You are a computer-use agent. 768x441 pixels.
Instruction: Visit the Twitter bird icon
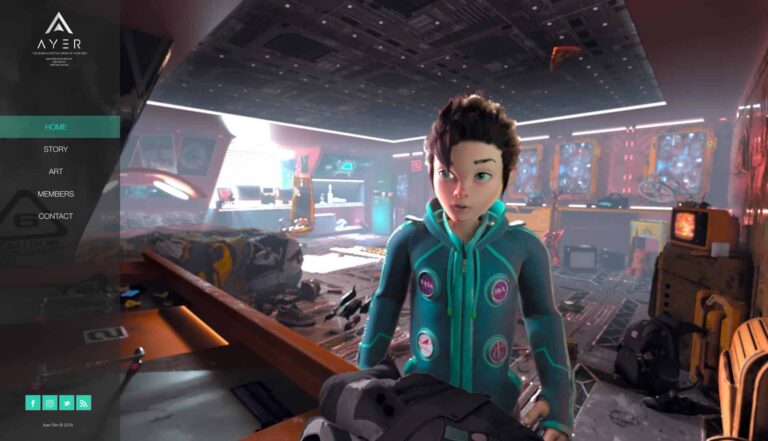[67, 403]
